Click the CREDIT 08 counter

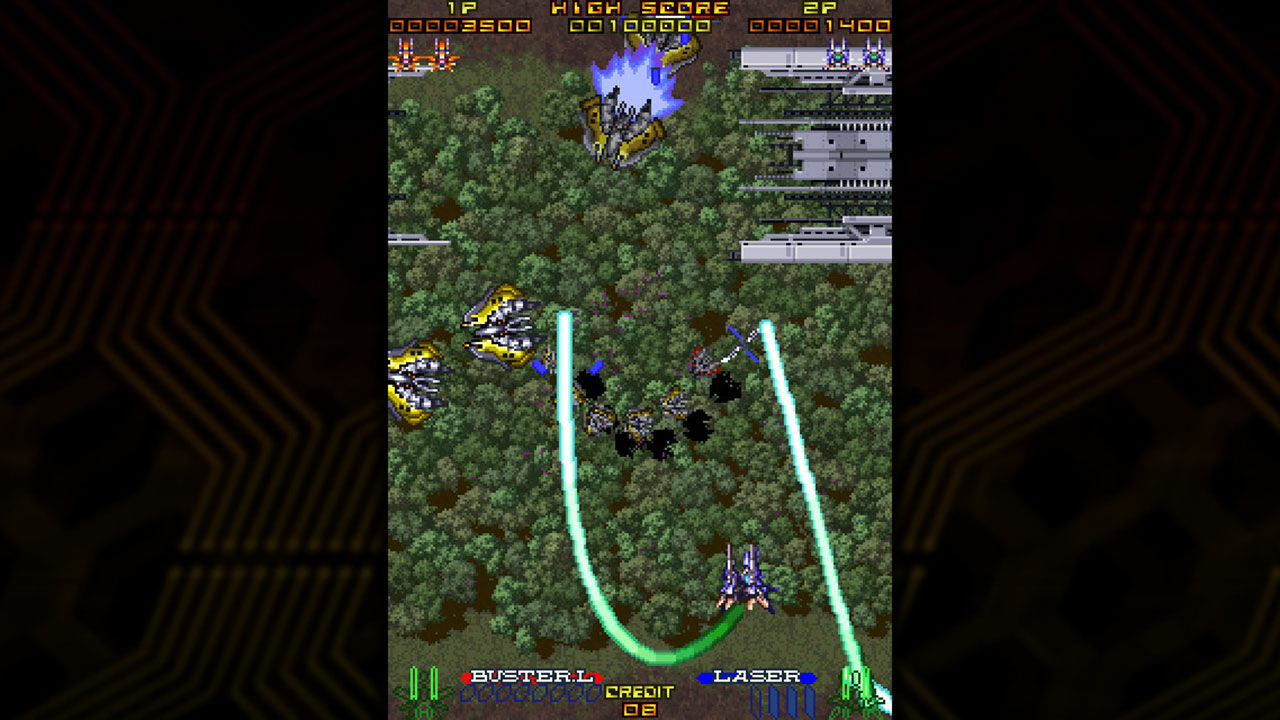point(640,695)
